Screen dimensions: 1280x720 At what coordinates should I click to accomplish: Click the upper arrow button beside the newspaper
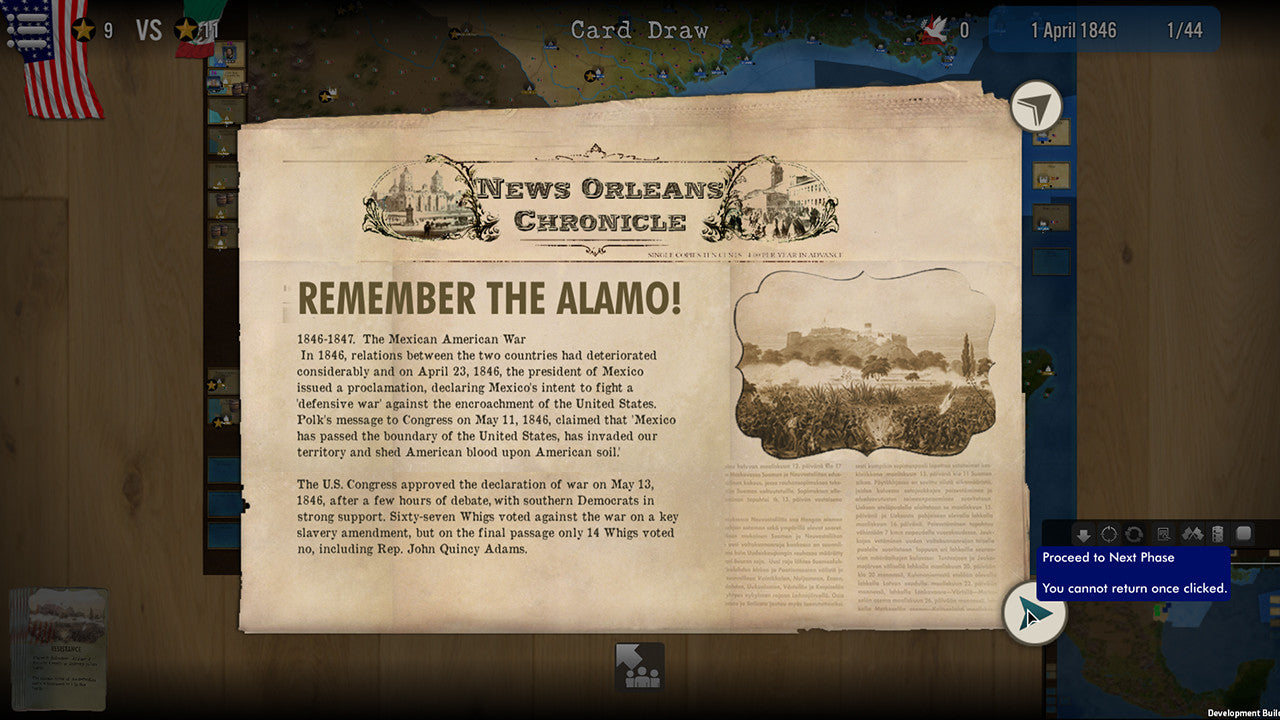(1036, 106)
